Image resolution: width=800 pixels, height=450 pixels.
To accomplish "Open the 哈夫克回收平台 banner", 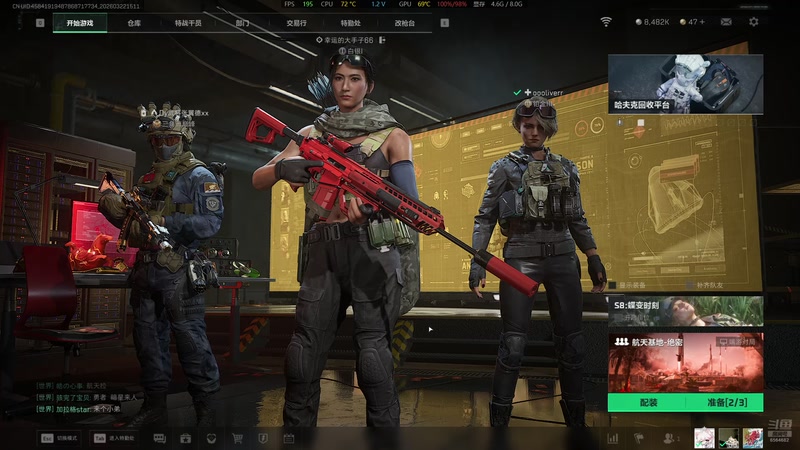I will pos(685,83).
